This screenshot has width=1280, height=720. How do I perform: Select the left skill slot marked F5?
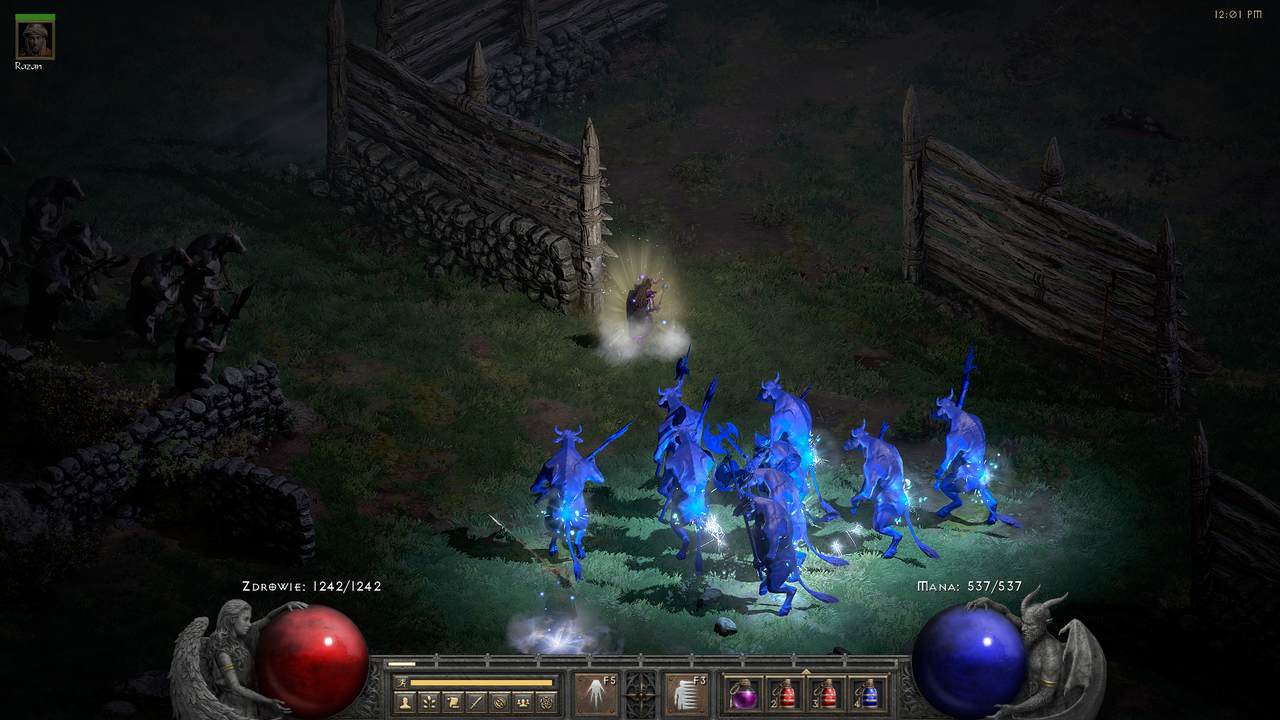[594, 693]
